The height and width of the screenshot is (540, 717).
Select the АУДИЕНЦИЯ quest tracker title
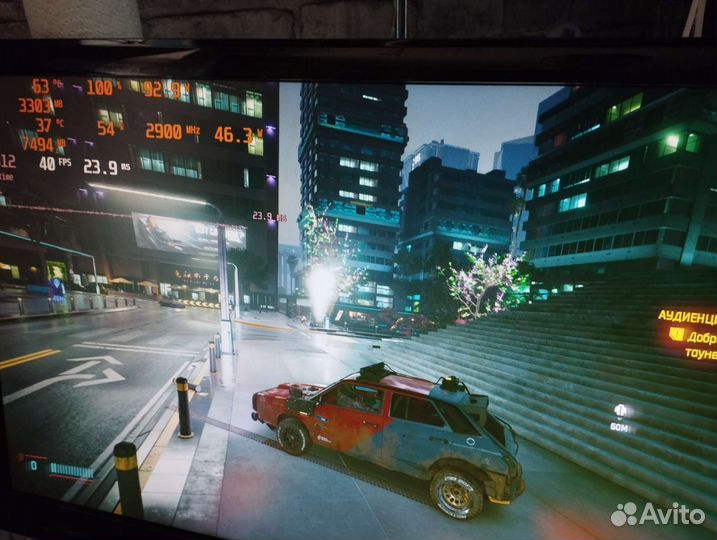pyautogui.click(x=687, y=317)
